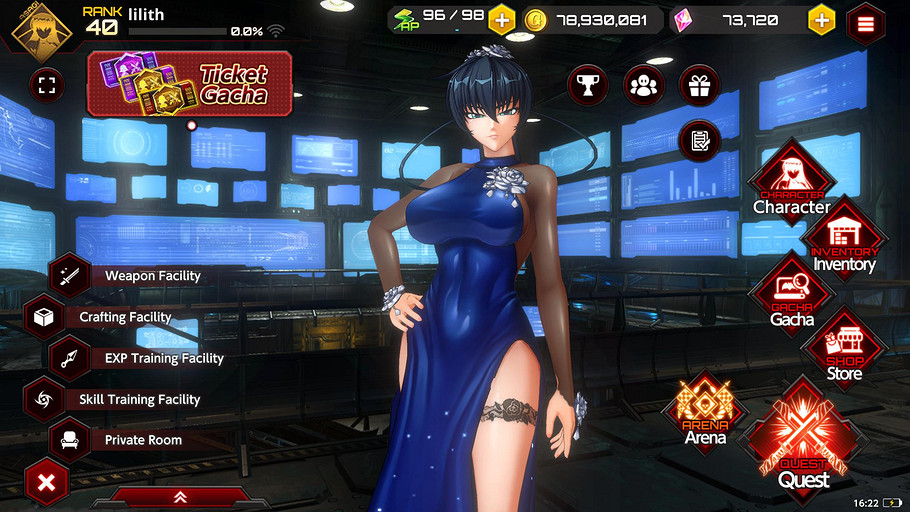Buy more pink gems with plus button
The height and width of the screenshot is (512, 910).
pos(821,20)
